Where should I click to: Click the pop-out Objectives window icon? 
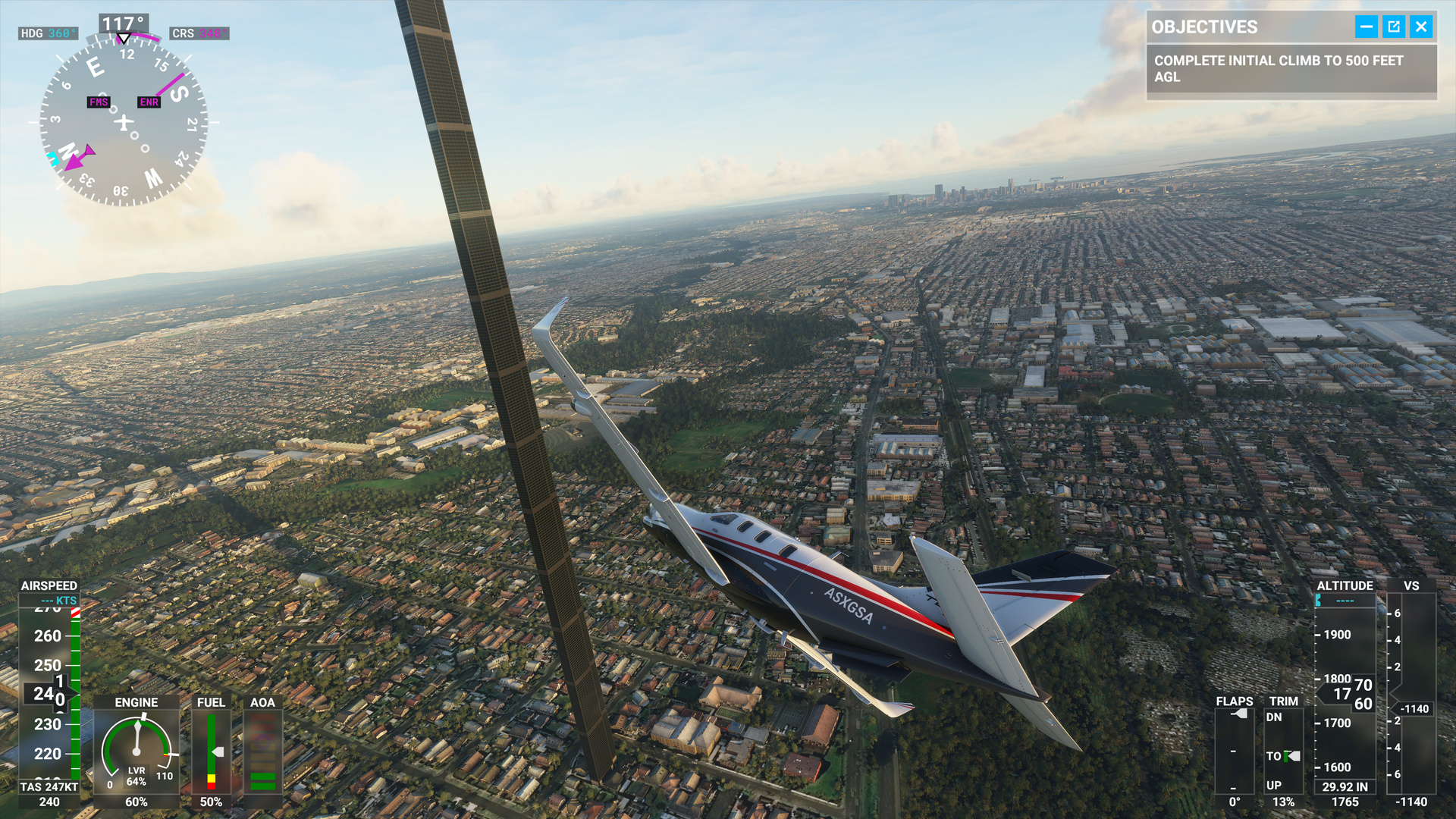(x=1394, y=27)
